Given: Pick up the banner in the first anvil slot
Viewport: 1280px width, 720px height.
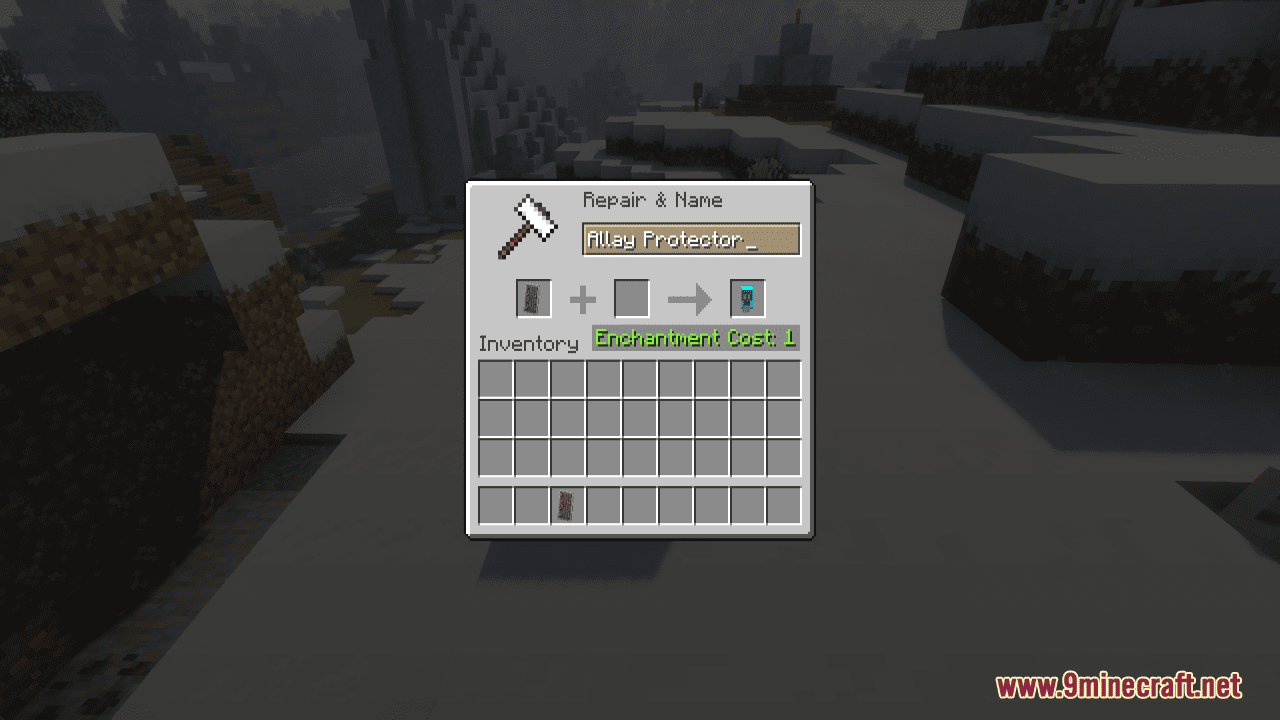Looking at the screenshot, I should pos(532,298).
